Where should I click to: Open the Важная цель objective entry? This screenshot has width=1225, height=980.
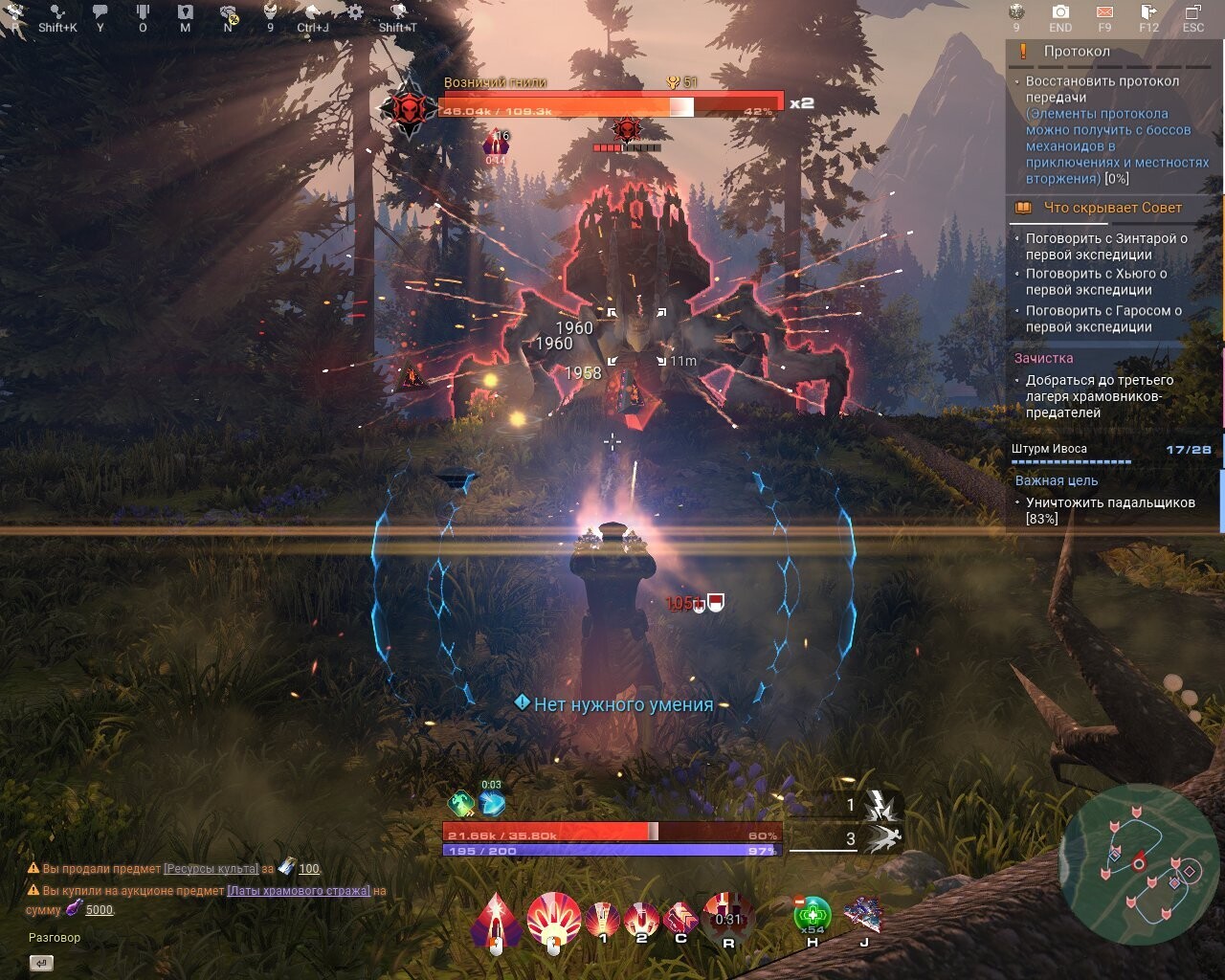tap(1057, 480)
